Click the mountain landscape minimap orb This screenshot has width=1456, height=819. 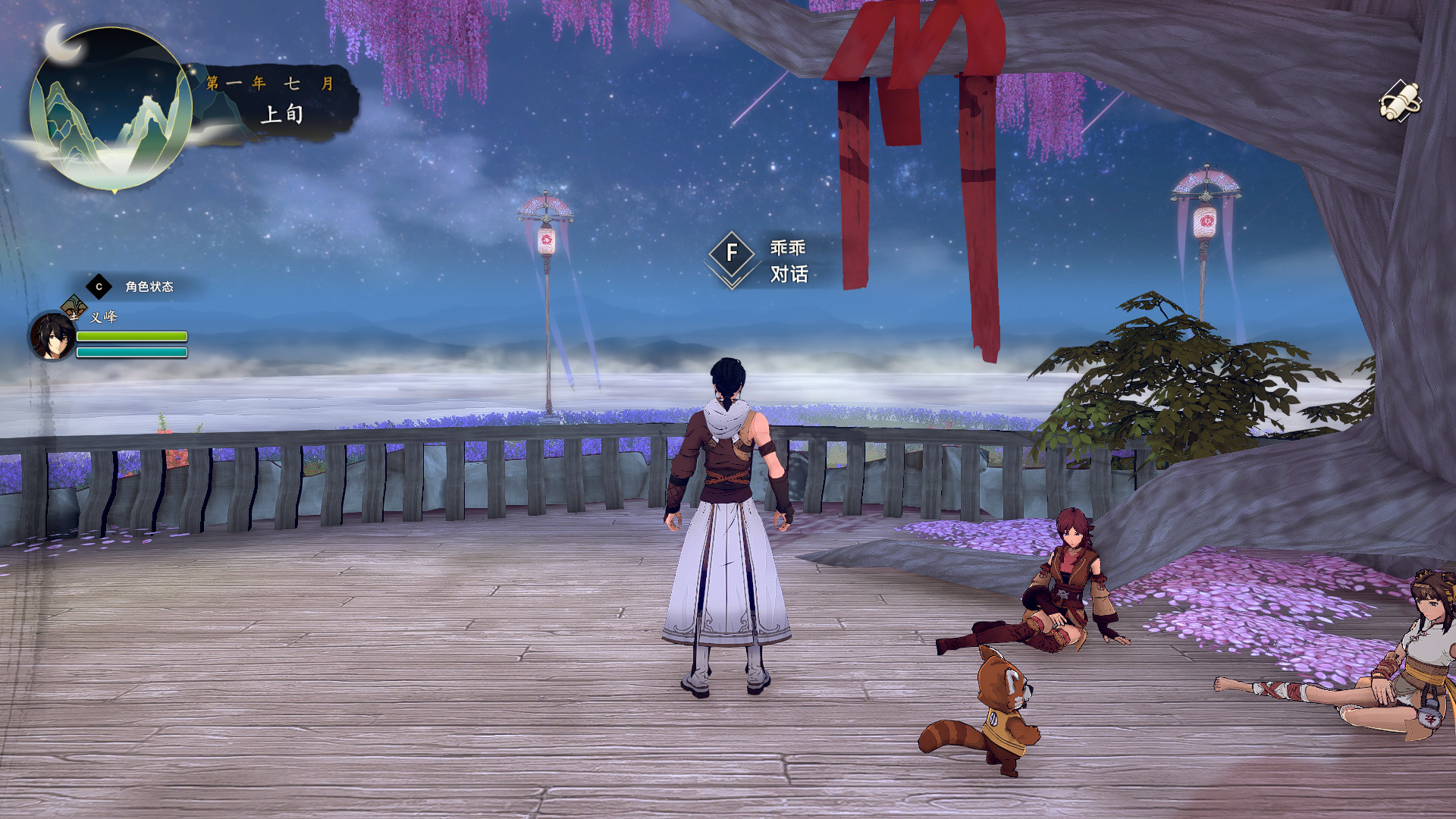click(x=111, y=109)
